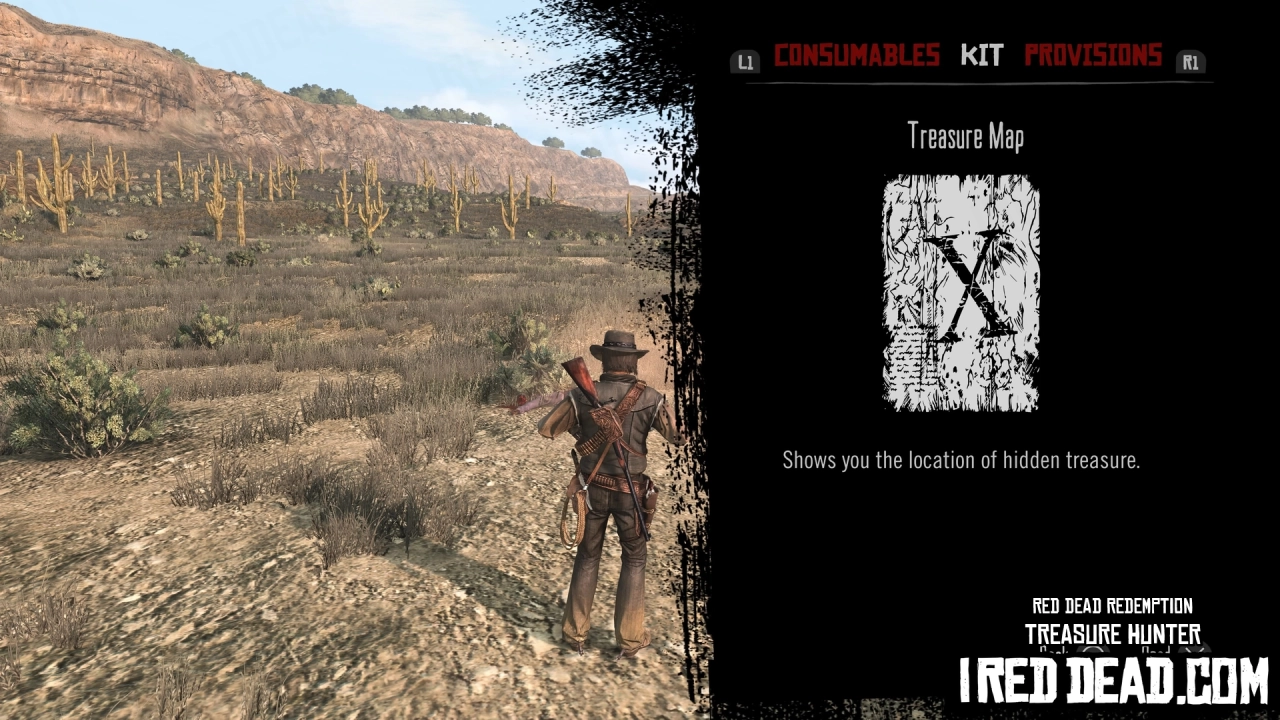Open the PROVISIONS tab
This screenshot has width=1280, height=720.
[1093, 56]
